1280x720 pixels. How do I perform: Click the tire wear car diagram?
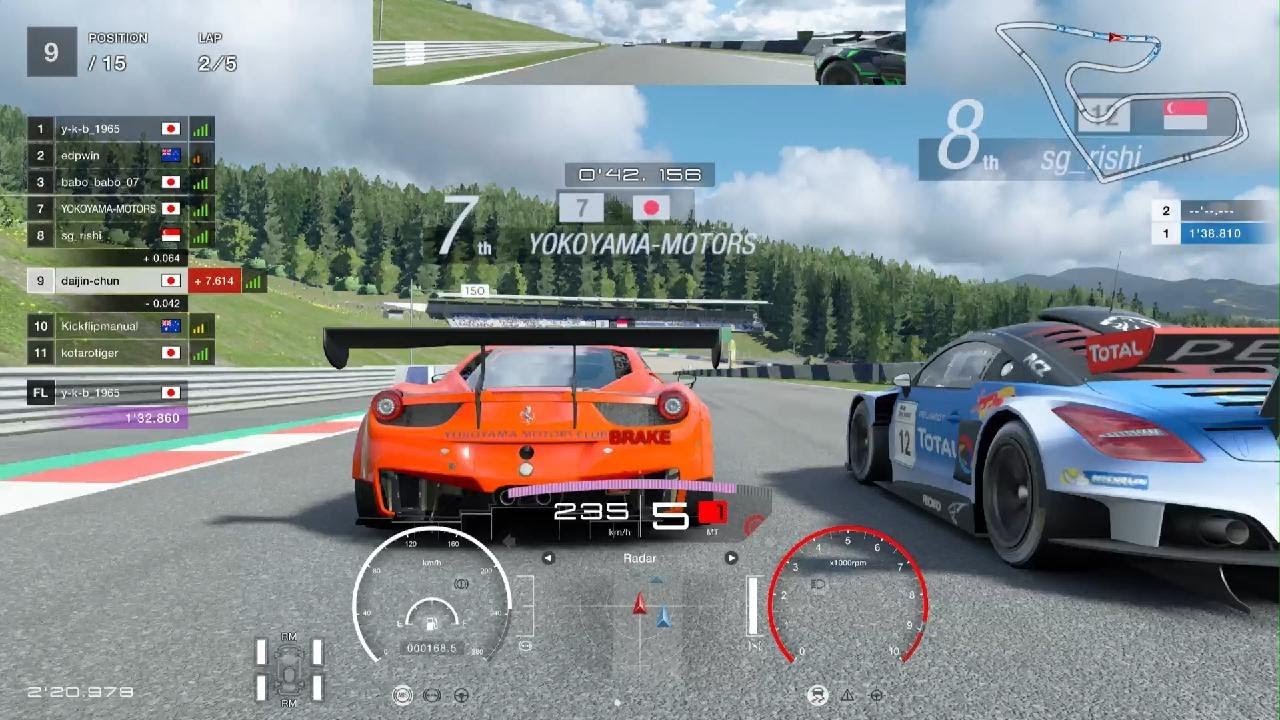coord(289,668)
